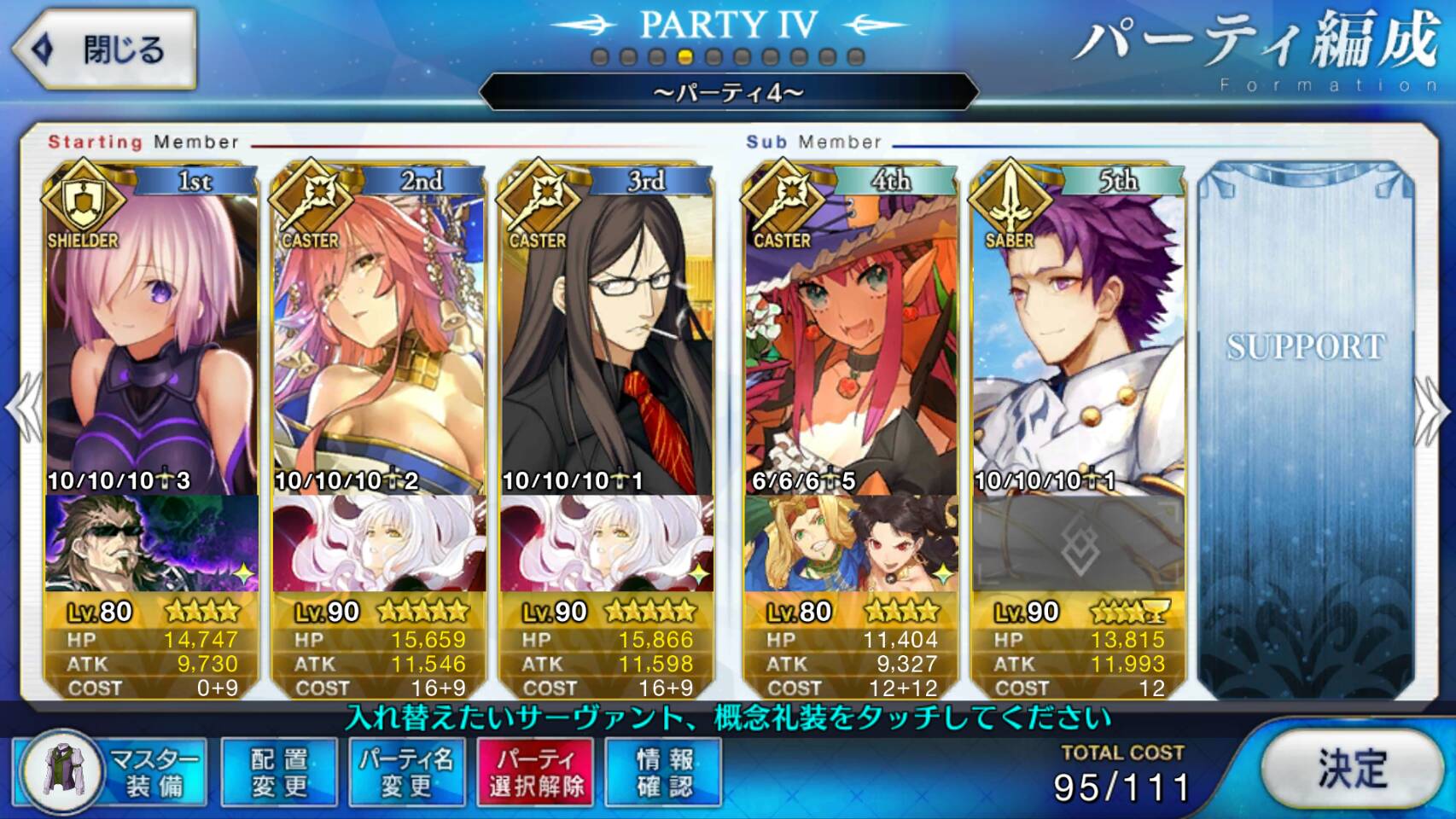1456x819 pixels.
Task: Change the Shielder's sunglasses-man craft essence
Action: click(152, 543)
